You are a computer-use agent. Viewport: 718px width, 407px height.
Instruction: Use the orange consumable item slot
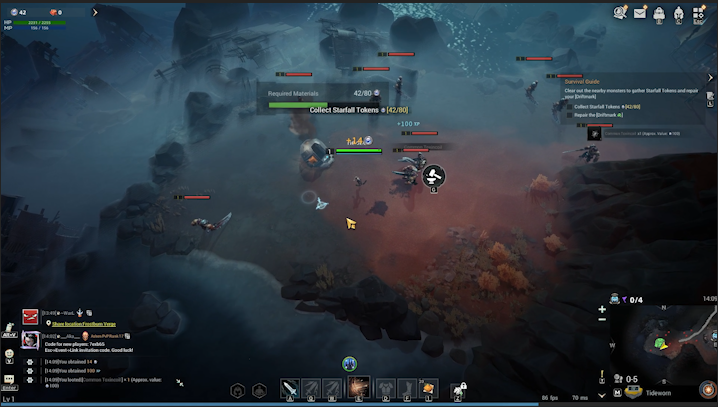click(429, 388)
